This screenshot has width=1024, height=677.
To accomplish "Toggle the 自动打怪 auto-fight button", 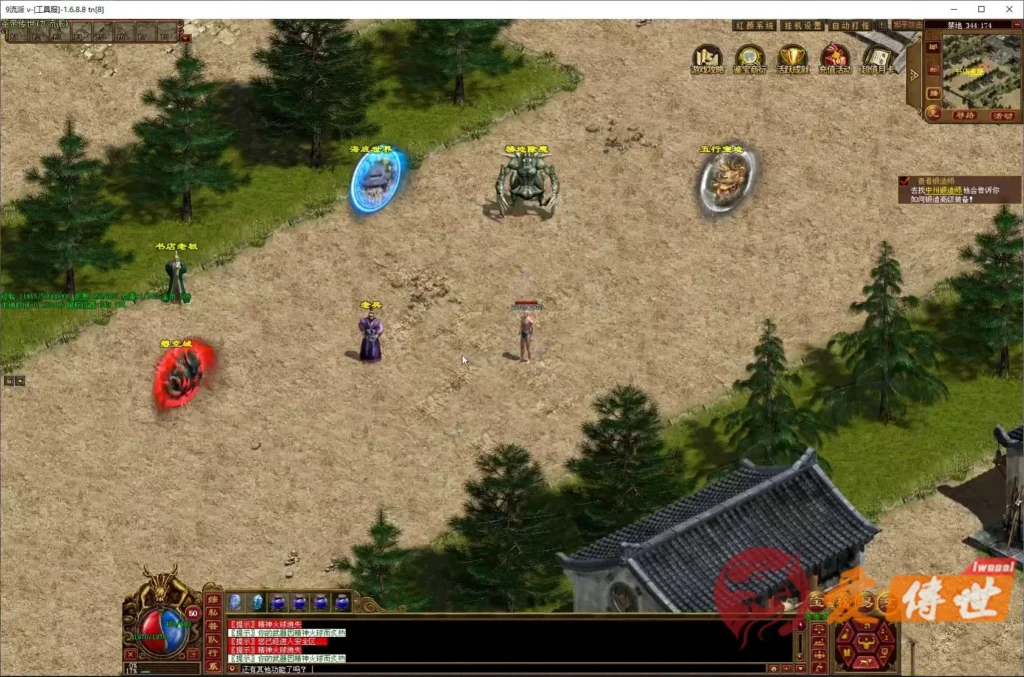I will coord(850,25).
